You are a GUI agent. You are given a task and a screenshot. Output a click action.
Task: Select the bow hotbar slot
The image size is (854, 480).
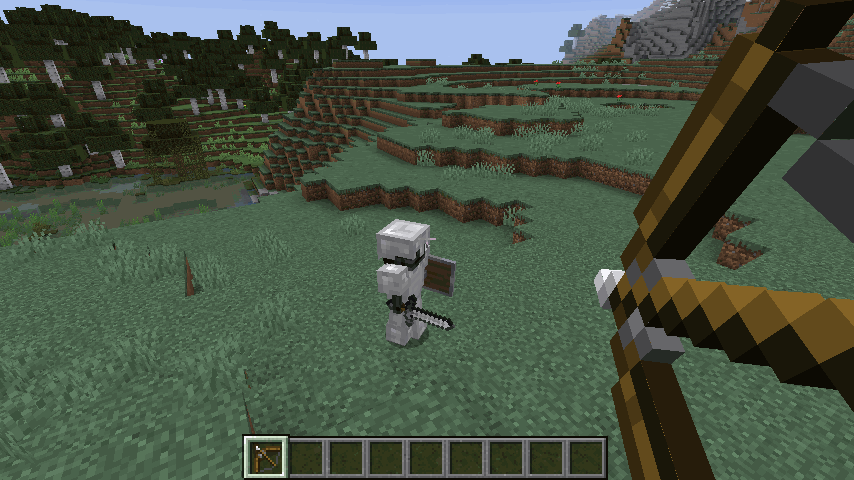pos(267,457)
